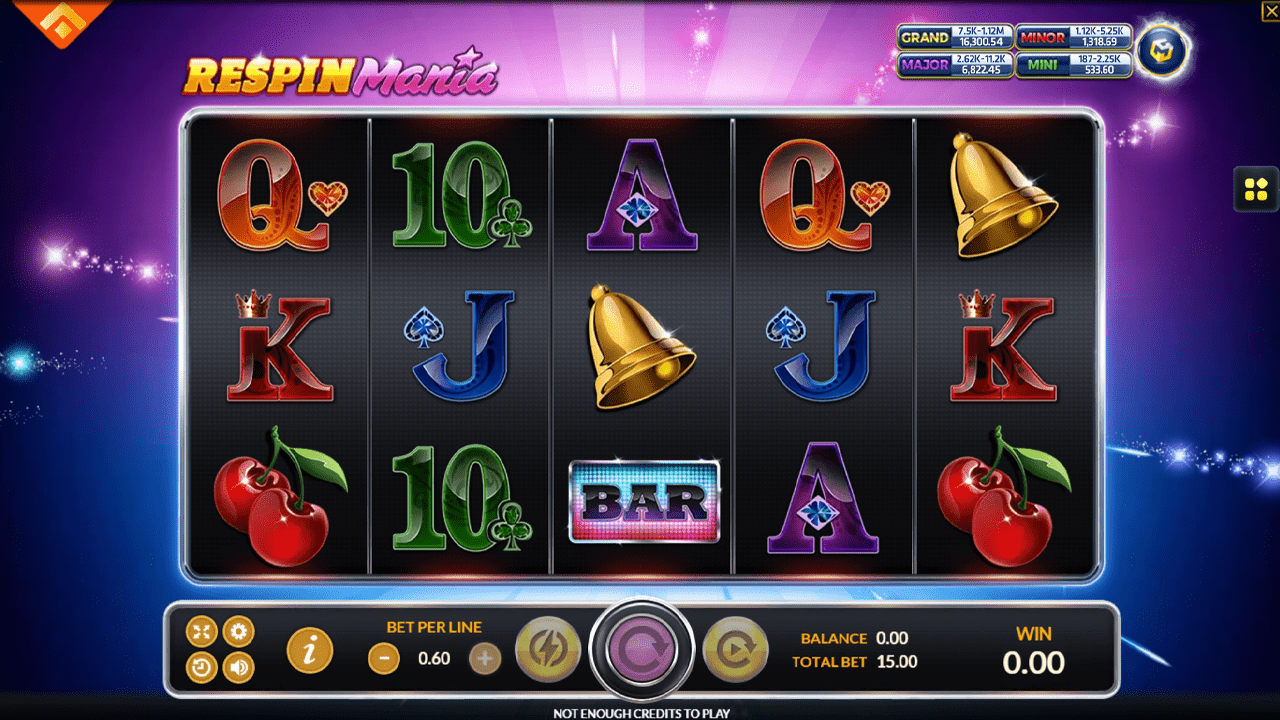Image resolution: width=1280 pixels, height=720 pixels.
Task: Select the MINOR jackpot panel
Action: click(1074, 38)
